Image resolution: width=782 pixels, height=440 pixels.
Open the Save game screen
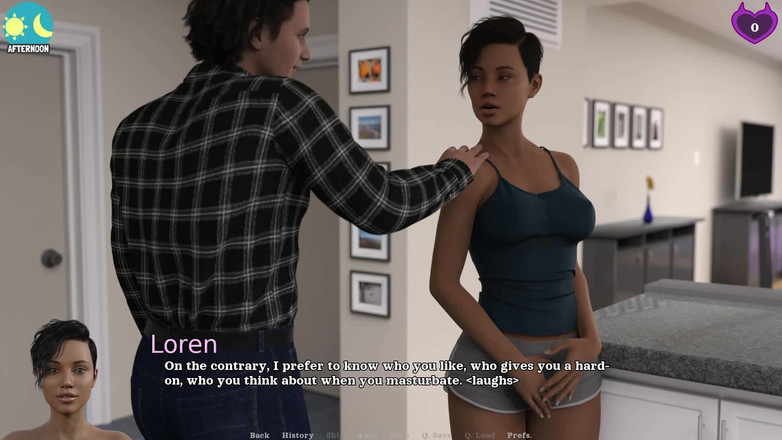[x=399, y=435]
